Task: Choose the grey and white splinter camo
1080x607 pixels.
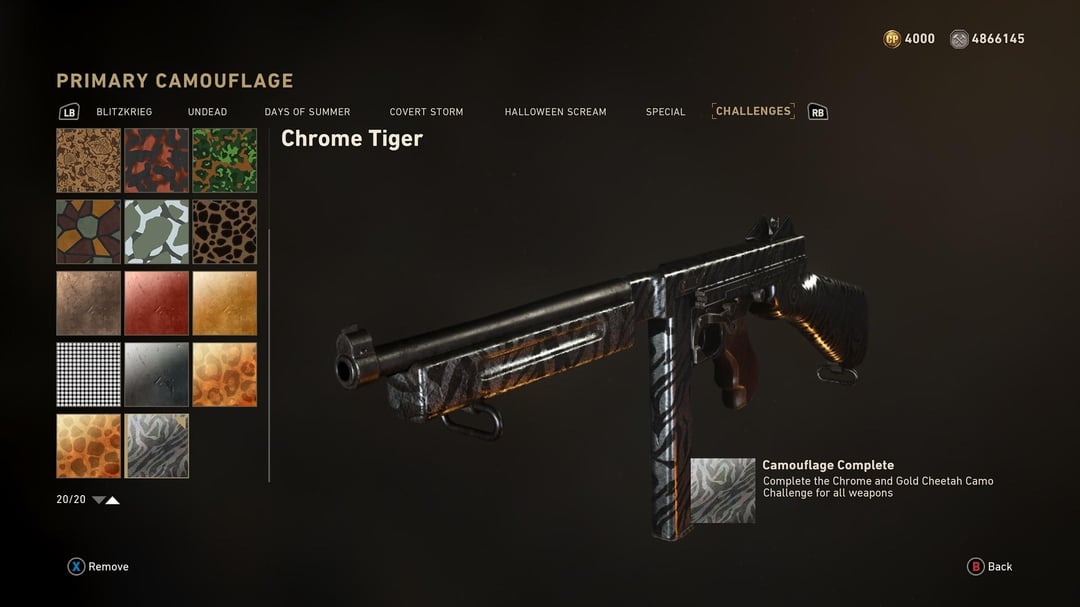Action: (x=157, y=232)
